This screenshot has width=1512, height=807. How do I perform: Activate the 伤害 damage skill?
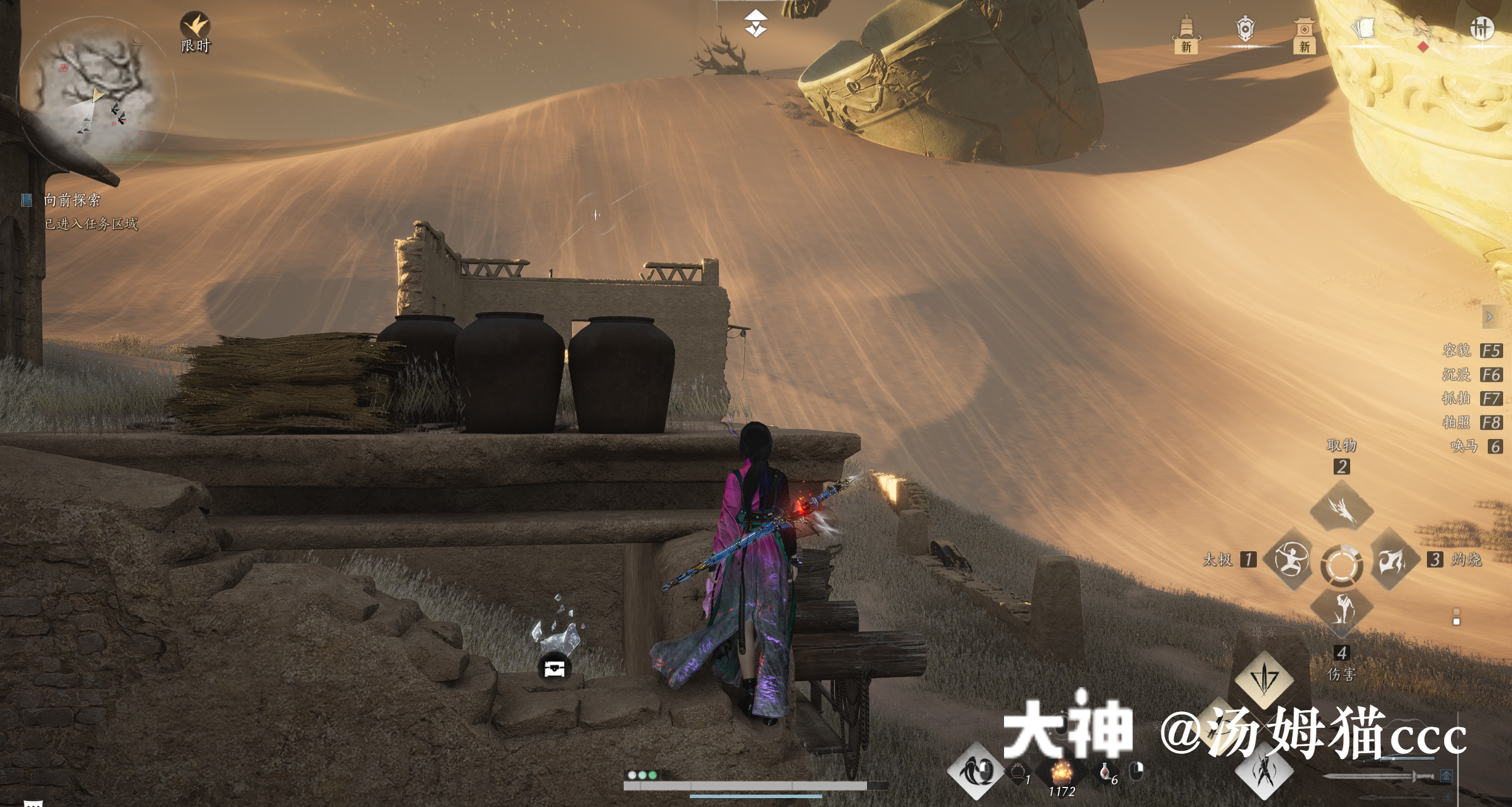pyautogui.click(x=1341, y=611)
